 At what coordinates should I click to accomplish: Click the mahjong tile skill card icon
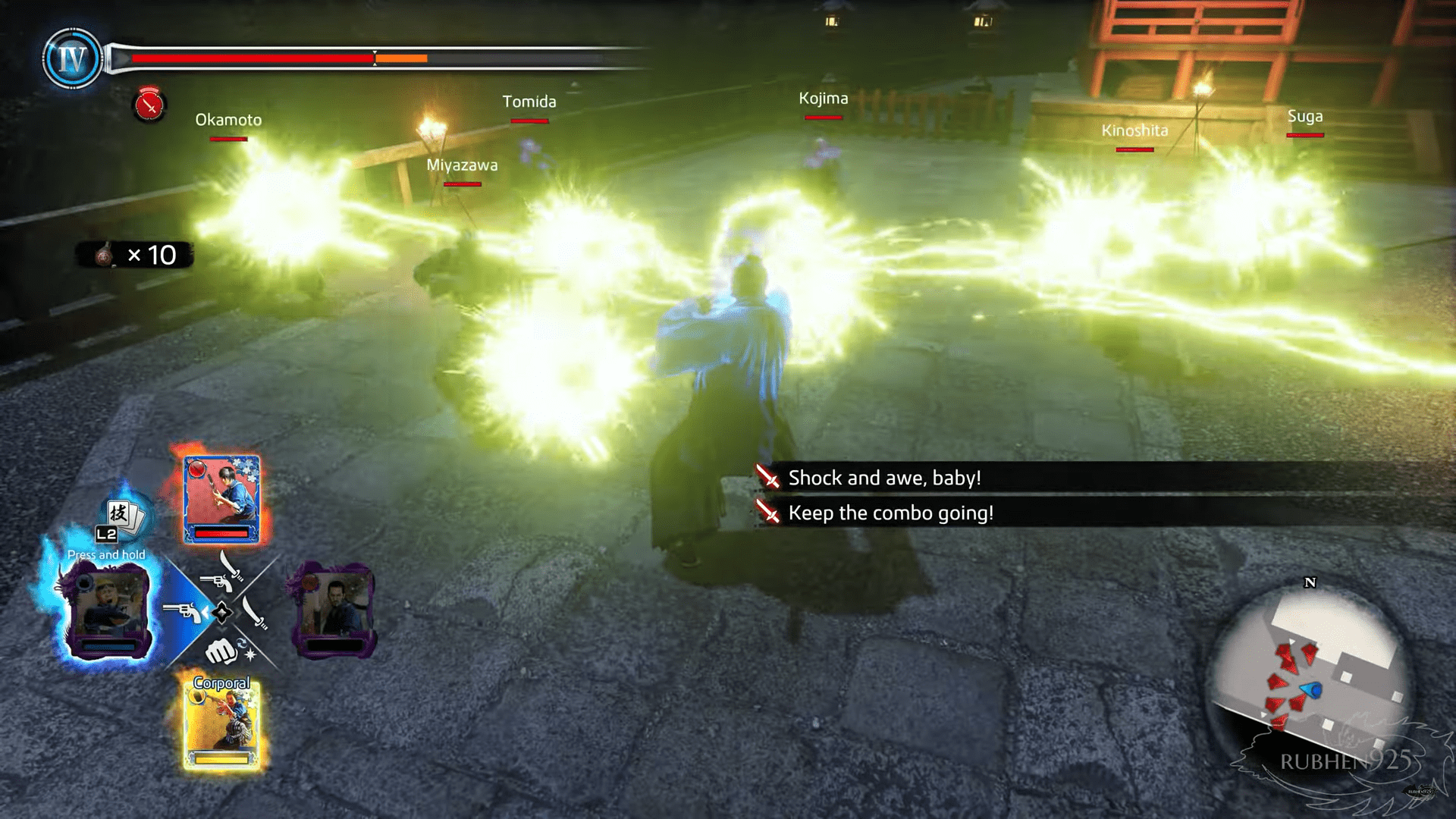click(123, 516)
